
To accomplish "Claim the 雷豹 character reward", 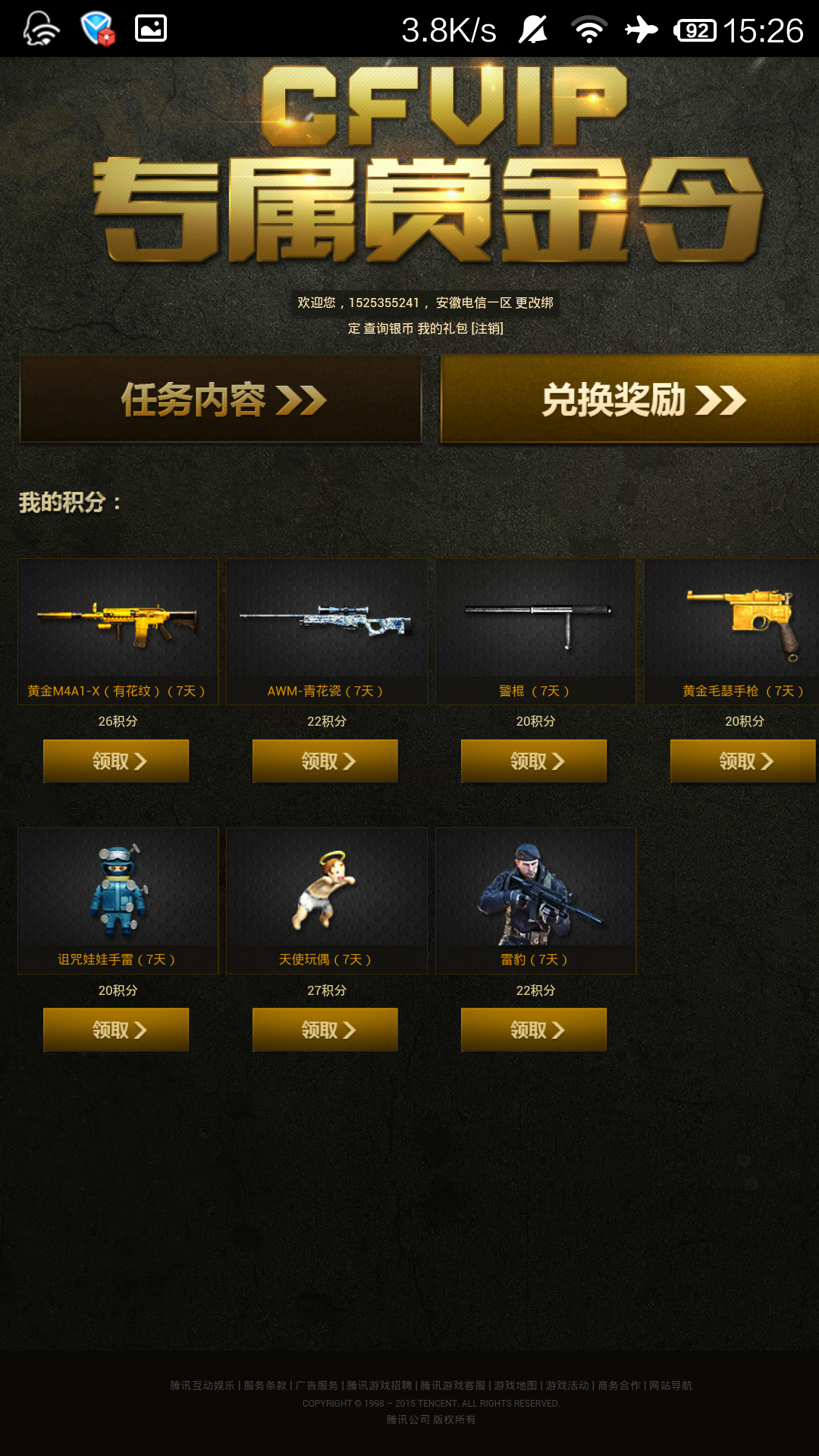I will tap(534, 1030).
